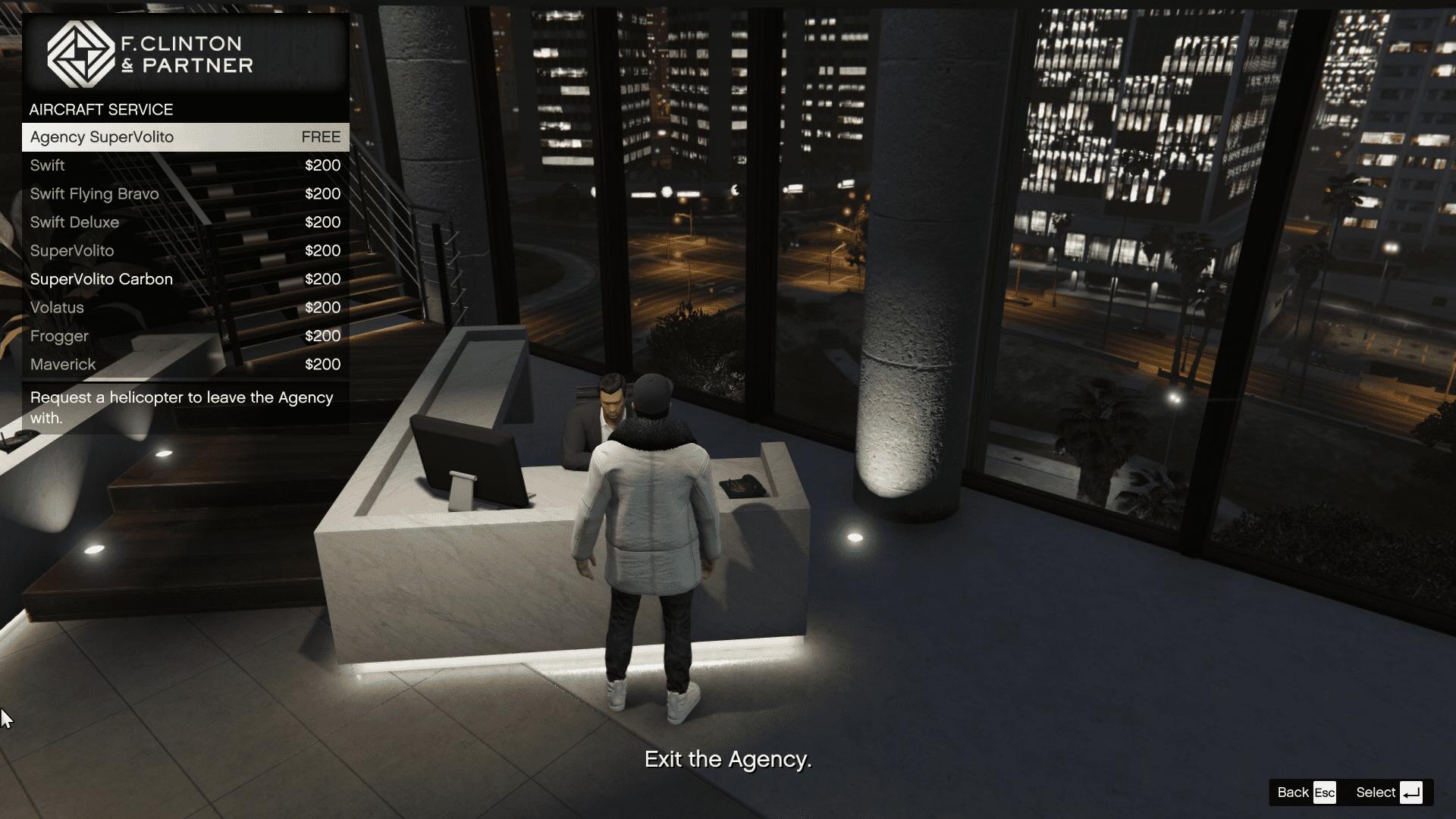Click the FREE price label
Screen dimensions: 1456x819
coord(321,137)
